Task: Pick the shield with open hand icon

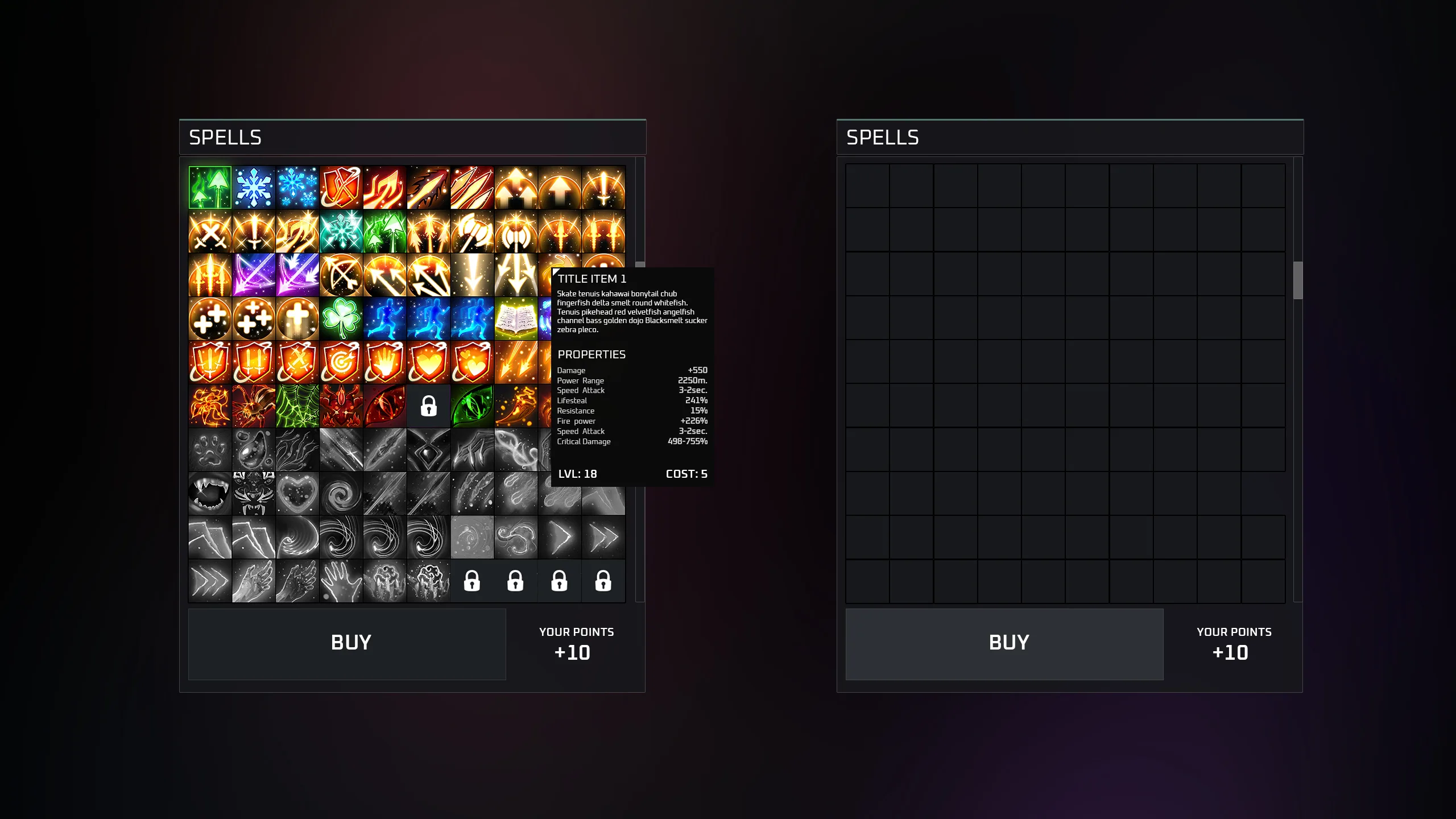Action: click(x=384, y=362)
